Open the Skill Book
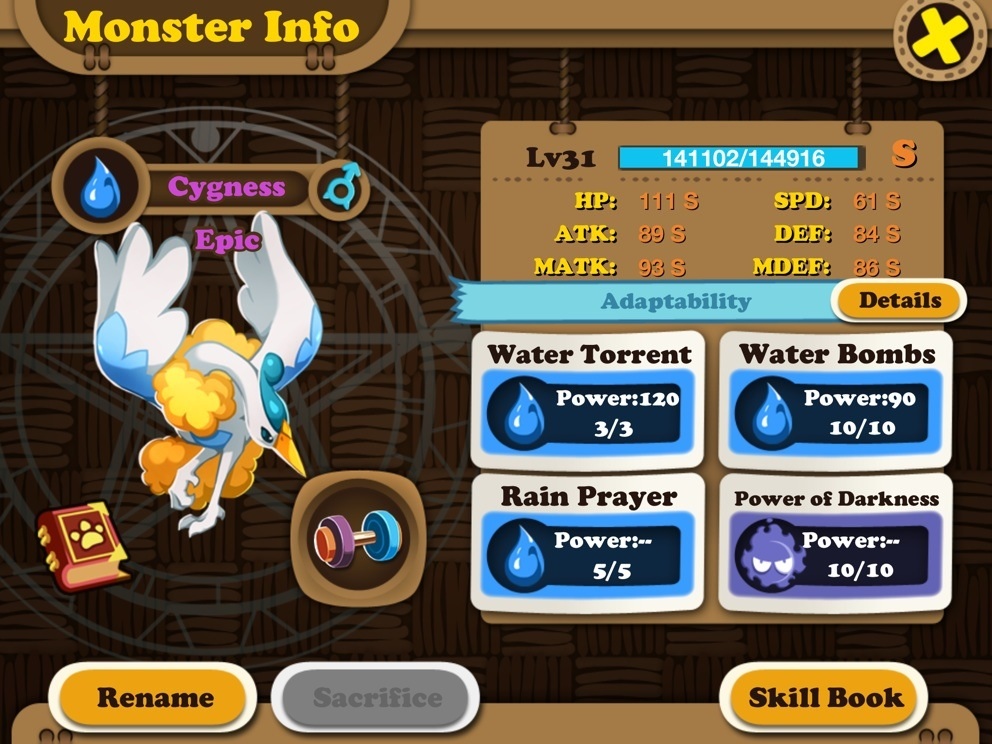 pyautogui.click(x=825, y=697)
